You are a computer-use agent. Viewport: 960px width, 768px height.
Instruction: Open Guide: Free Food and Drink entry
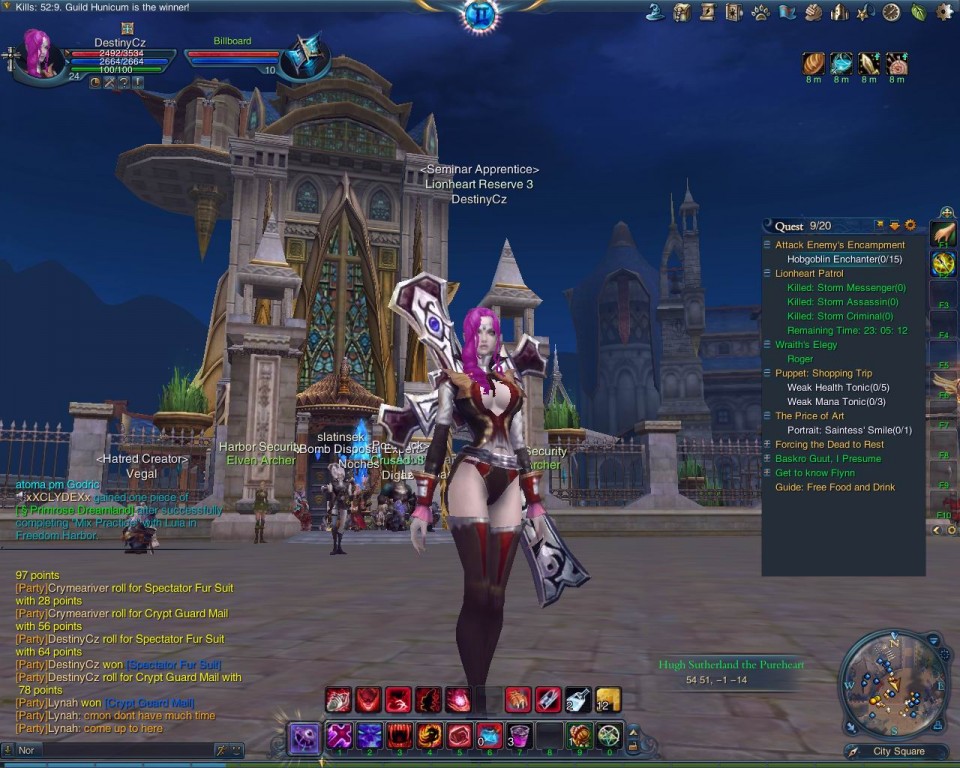834,487
